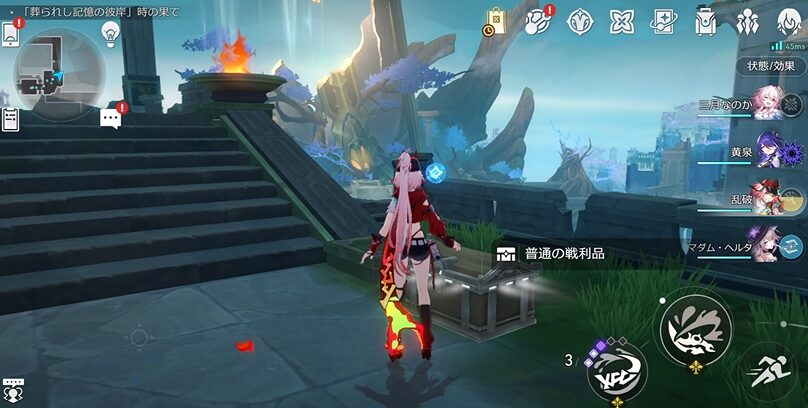Open the star-orbit icon with red alert
This screenshot has width=808, height=408.
(x=538, y=20)
